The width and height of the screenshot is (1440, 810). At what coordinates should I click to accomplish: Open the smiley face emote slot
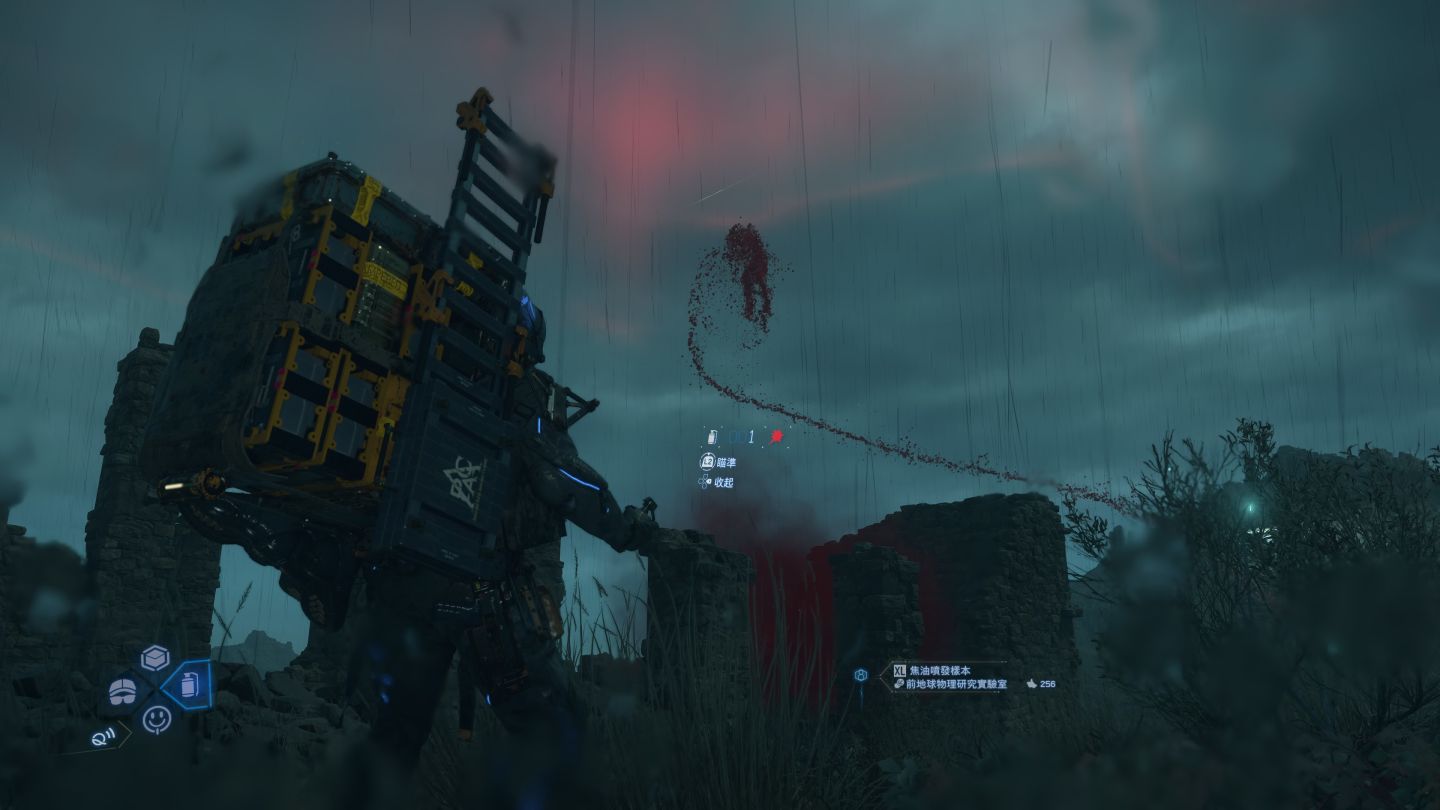click(x=156, y=718)
